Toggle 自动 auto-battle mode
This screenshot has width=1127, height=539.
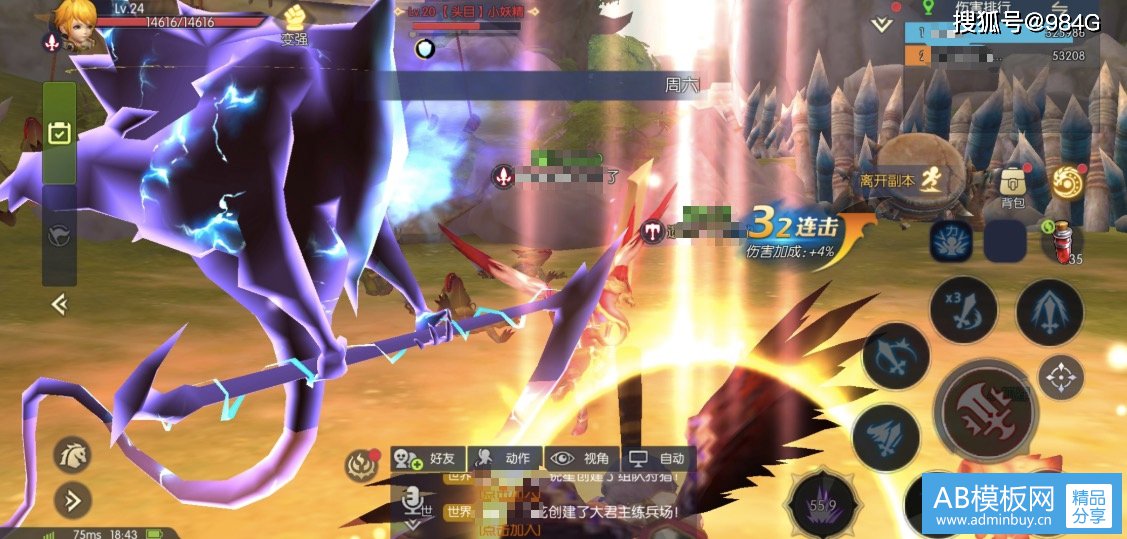click(658, 458)
